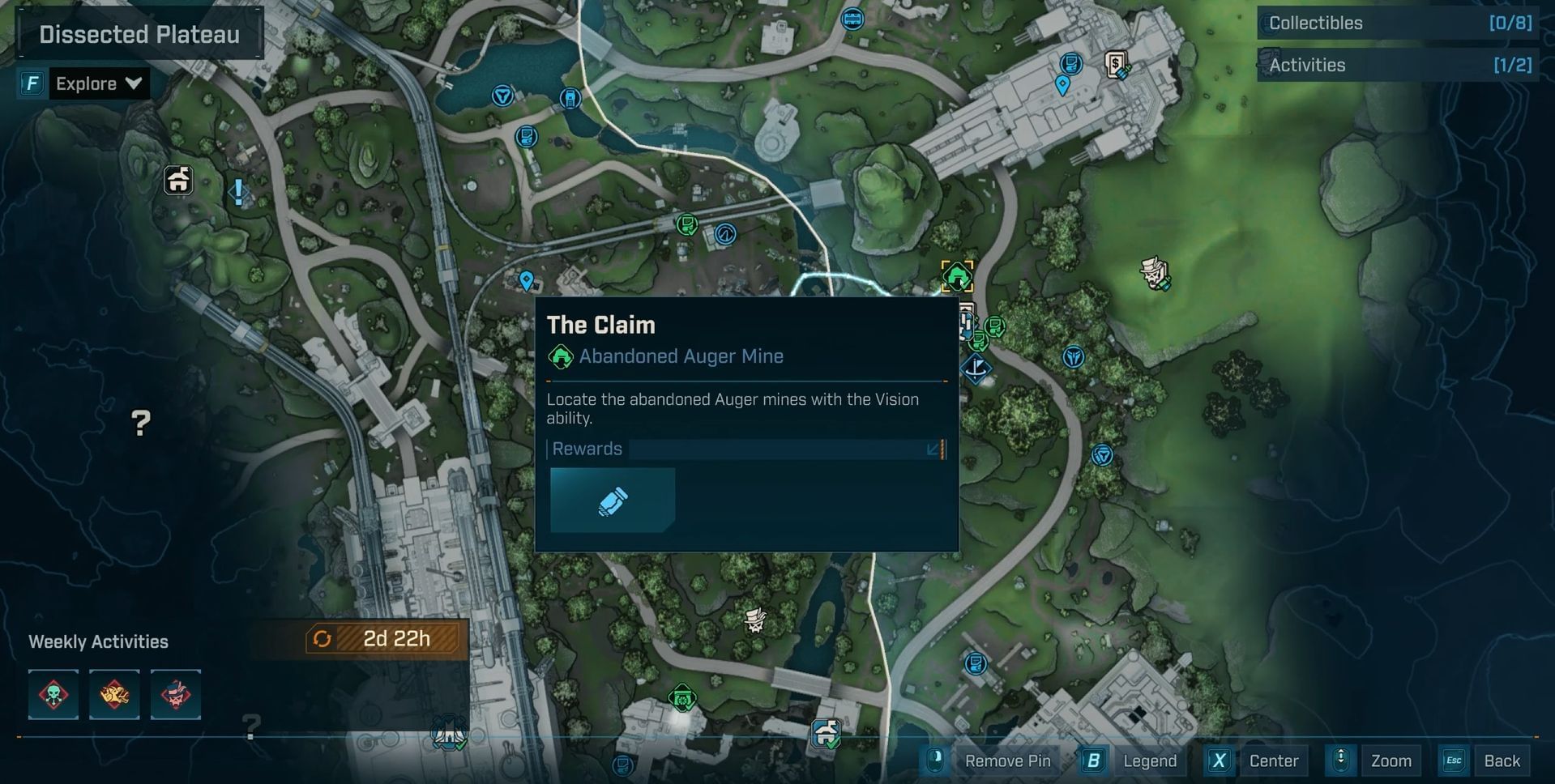The image size is (1555, 784).
Task: Select the top-hat skull marker on grassland
Action: [x=1154, y=273]
